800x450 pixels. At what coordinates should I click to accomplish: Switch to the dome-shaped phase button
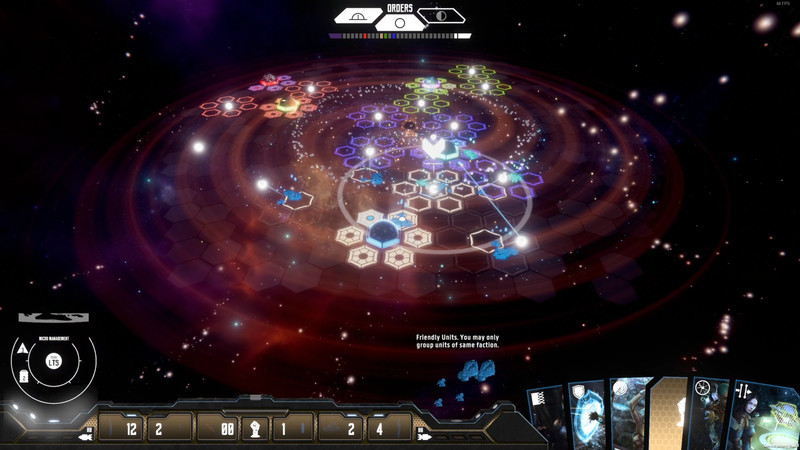coord(358,16)
